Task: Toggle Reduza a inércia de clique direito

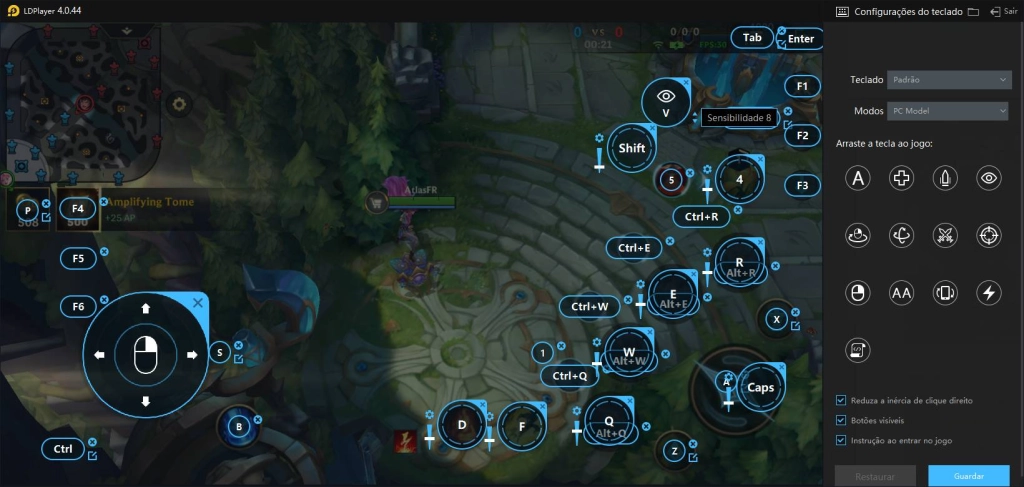Action: tap(841, 400)
